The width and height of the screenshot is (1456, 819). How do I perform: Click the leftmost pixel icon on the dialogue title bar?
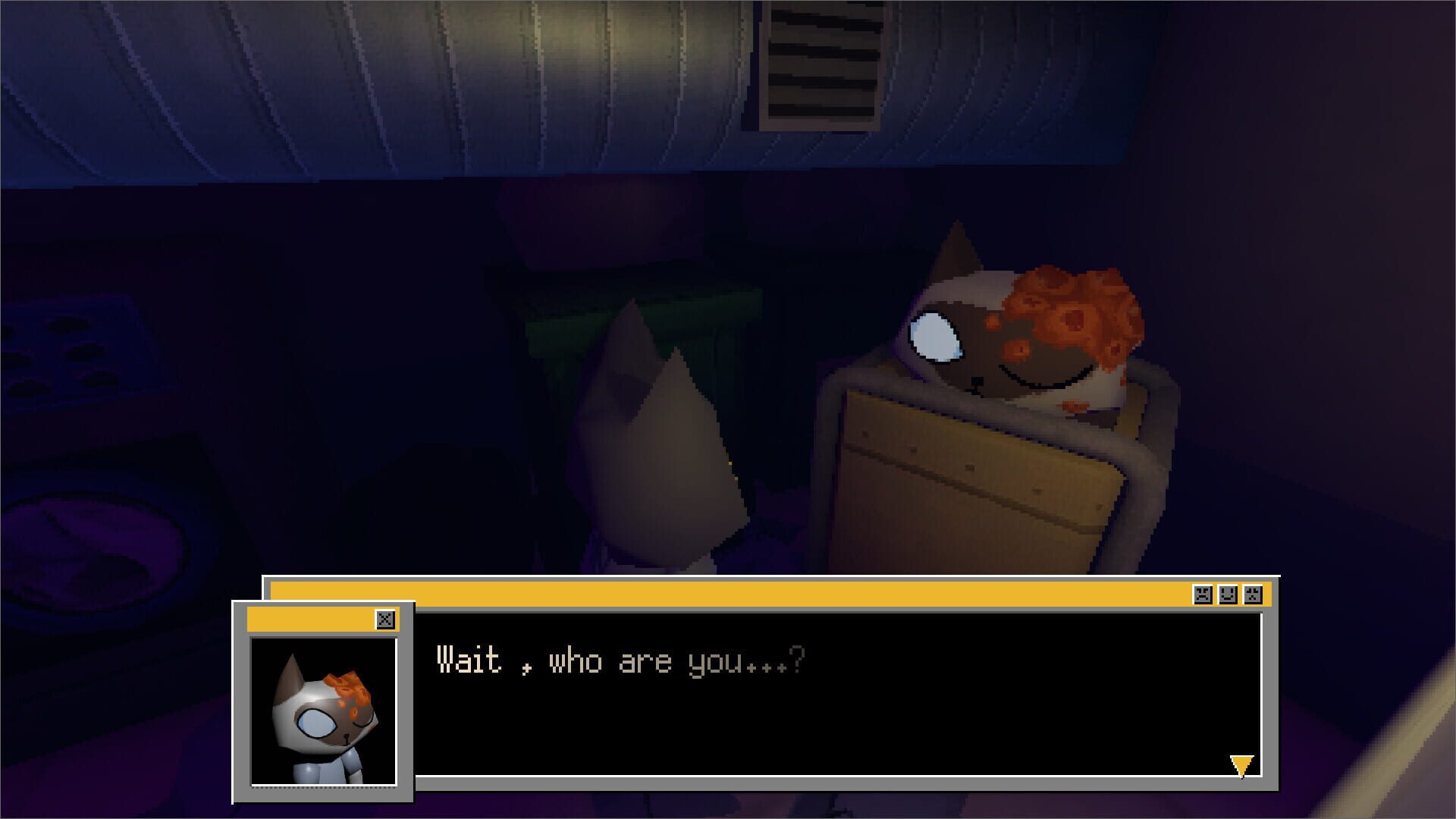click(1203, 595)
